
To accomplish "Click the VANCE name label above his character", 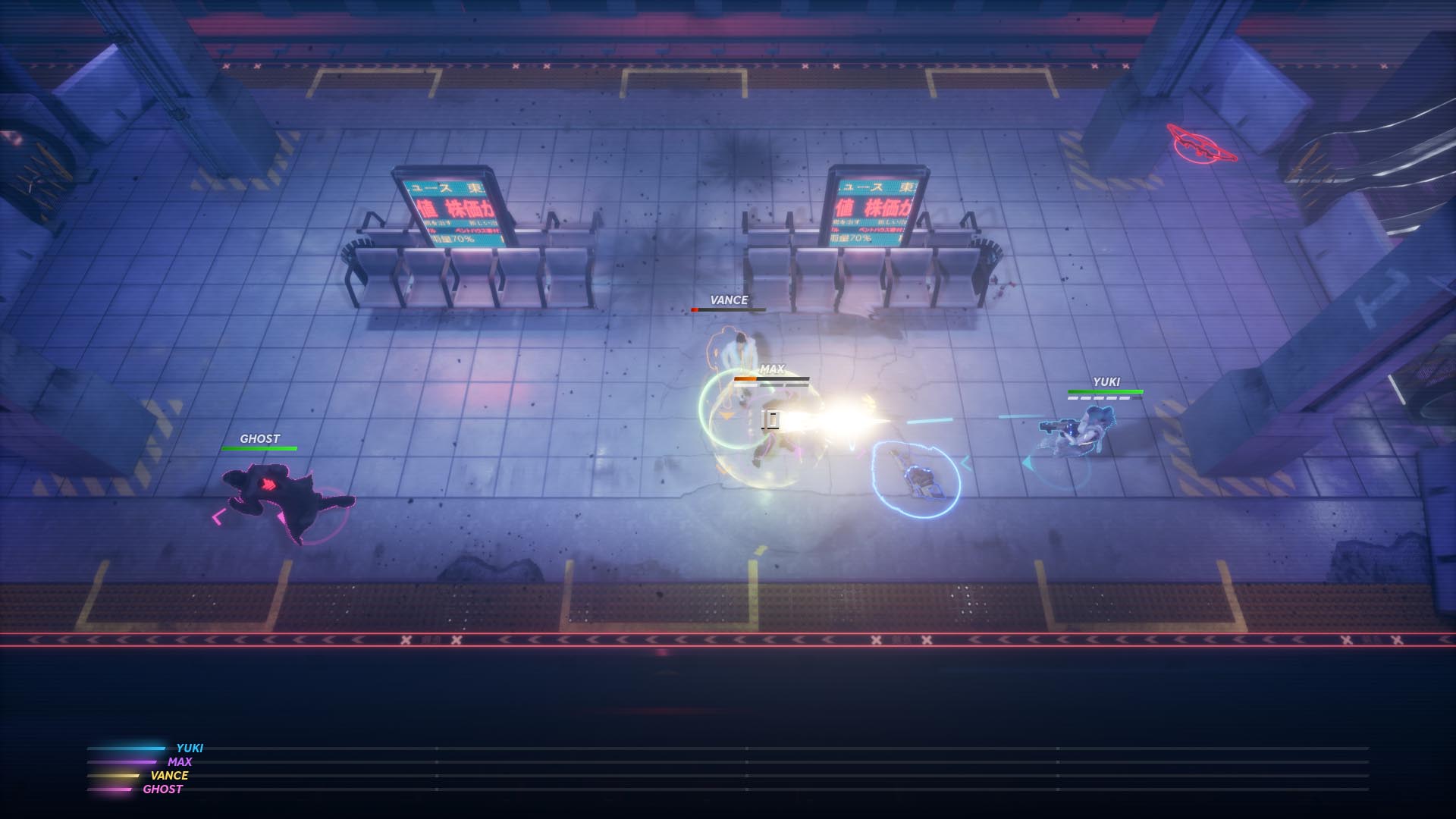I will (729, 301).
